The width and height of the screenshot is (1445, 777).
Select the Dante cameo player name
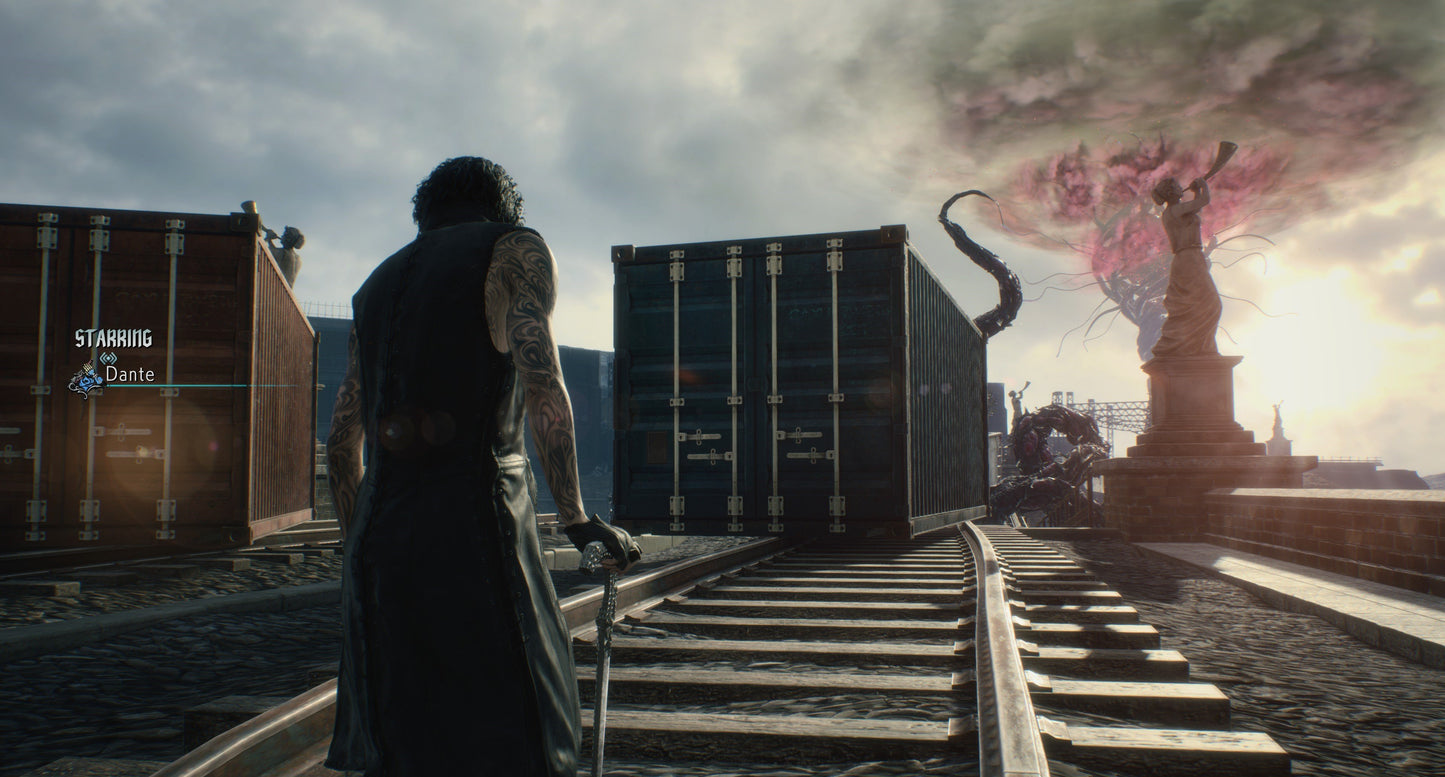click(x=130, y=374)
